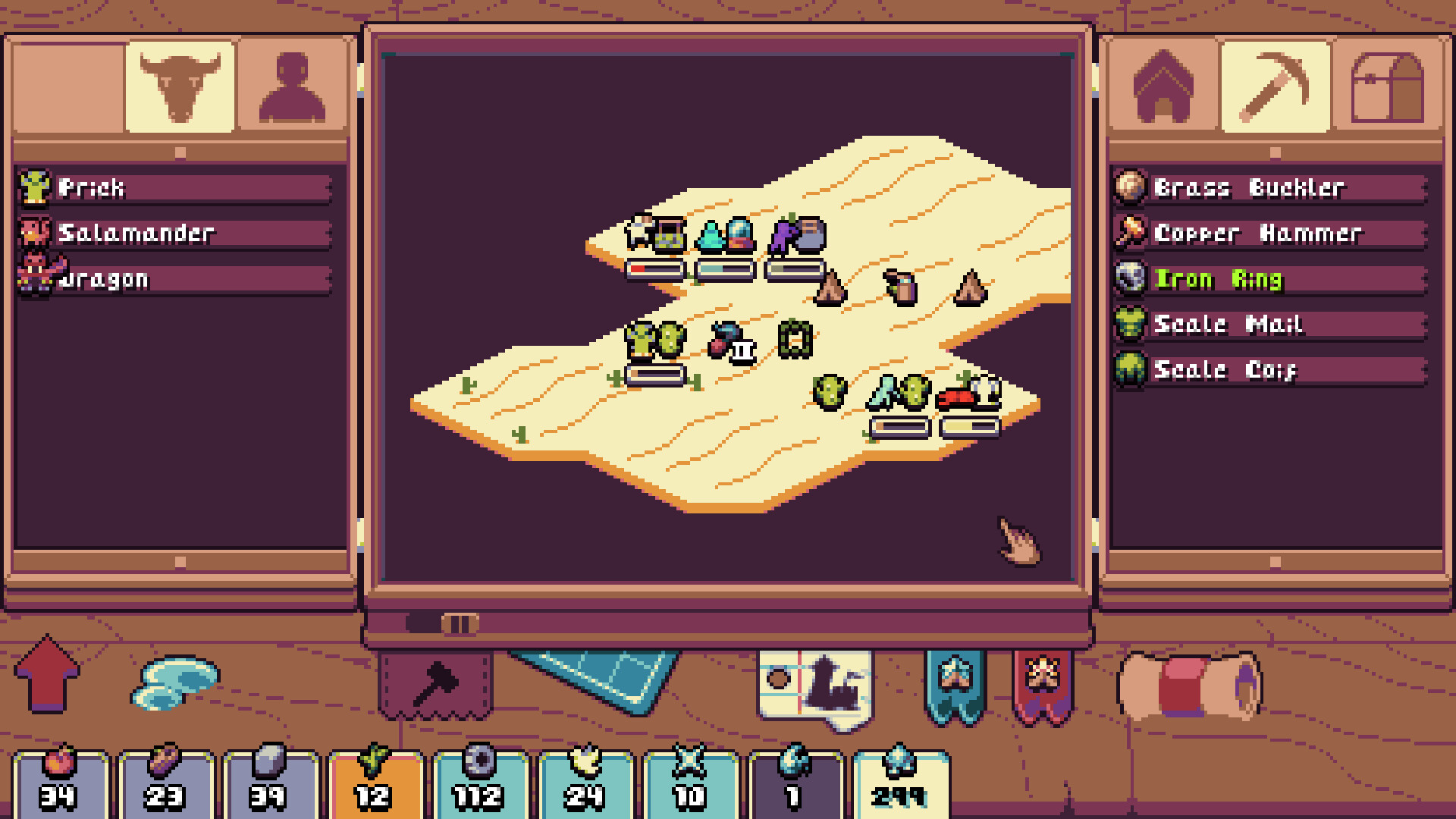Click the highlighted Iron Ring recipe
The image size is (1456, 819).
tap(1266, 279)
